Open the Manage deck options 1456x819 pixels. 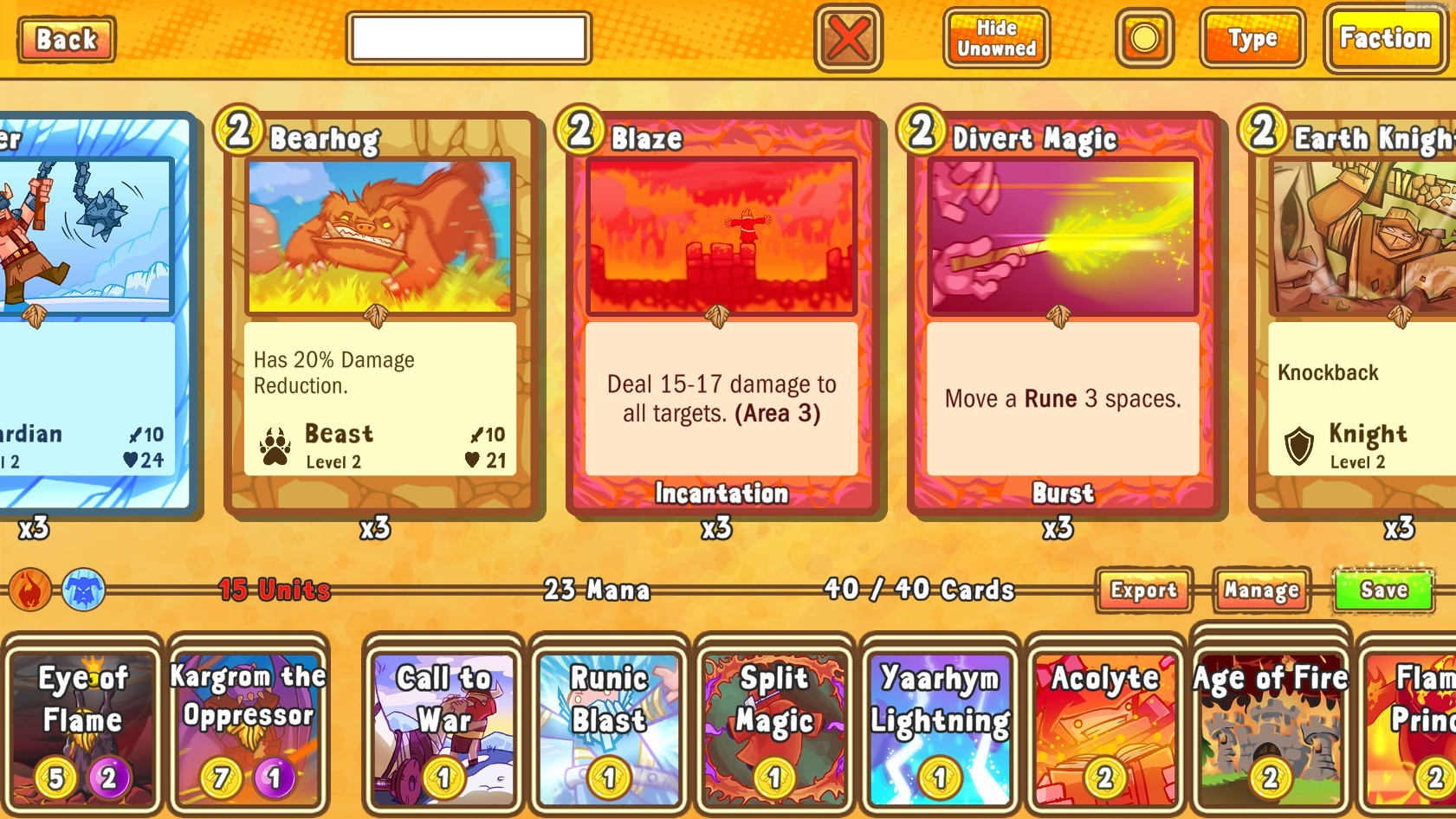(1260, 590)
